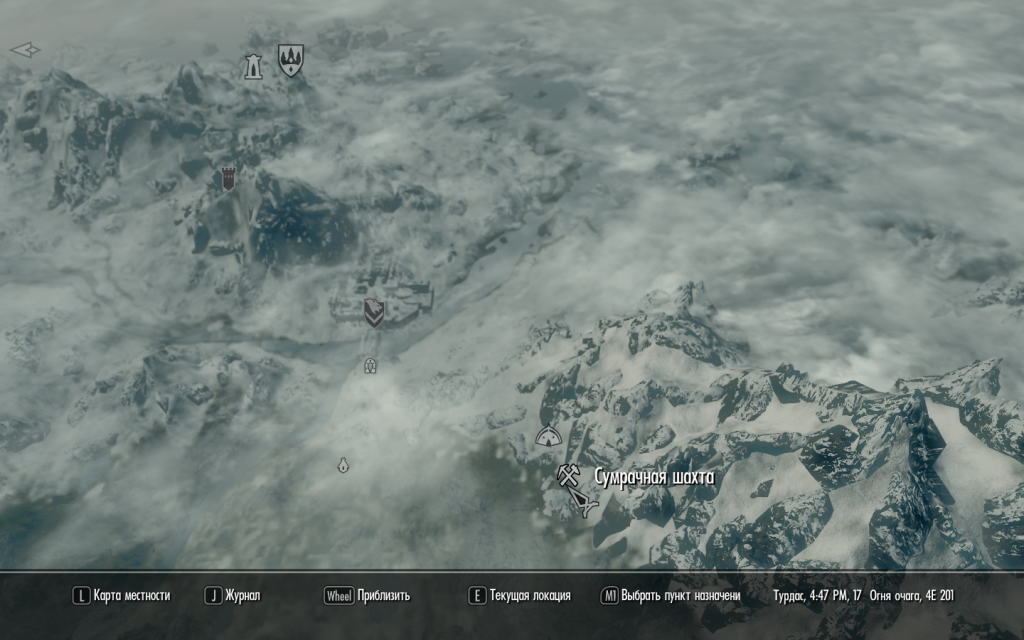Image resolution: width=1024 pixels, height=640 pixels.
Task: Select the Сумрачная шахта mine marker
Action: point(569,475)
